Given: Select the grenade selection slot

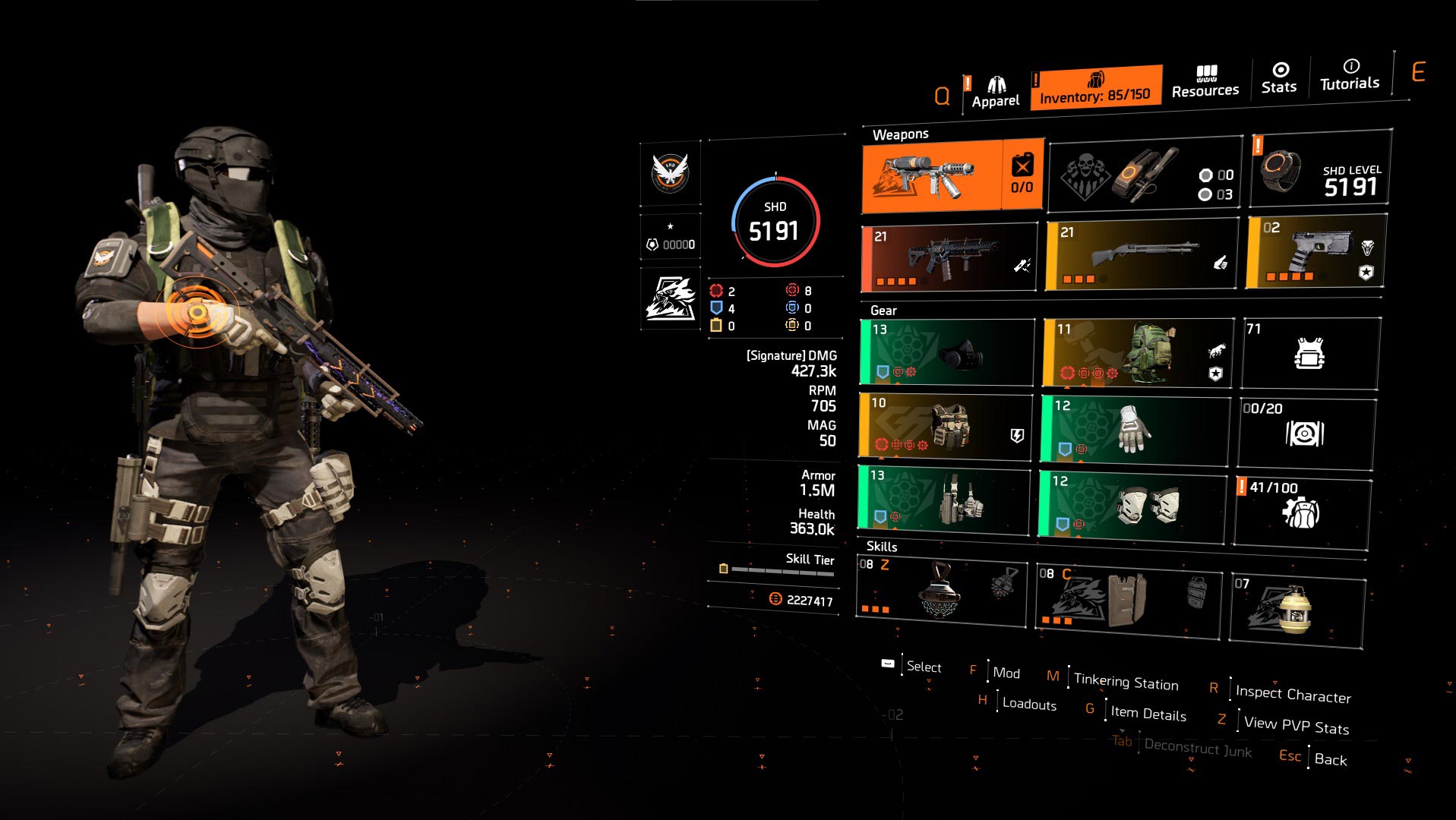Looking at the screenshot, I should [1145, 175].
